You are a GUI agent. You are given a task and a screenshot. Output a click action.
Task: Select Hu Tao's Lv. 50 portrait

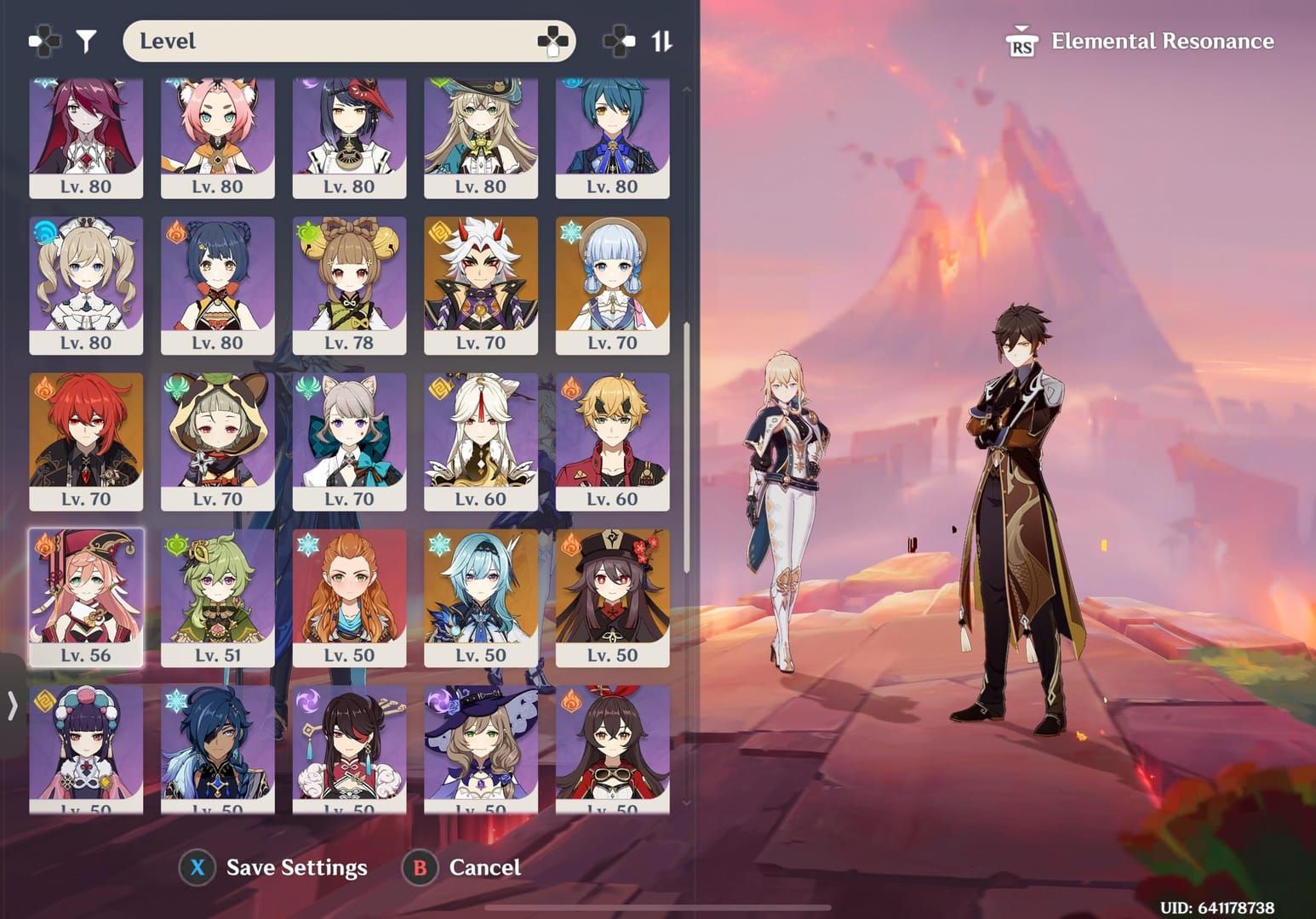(x=613, y=596)
